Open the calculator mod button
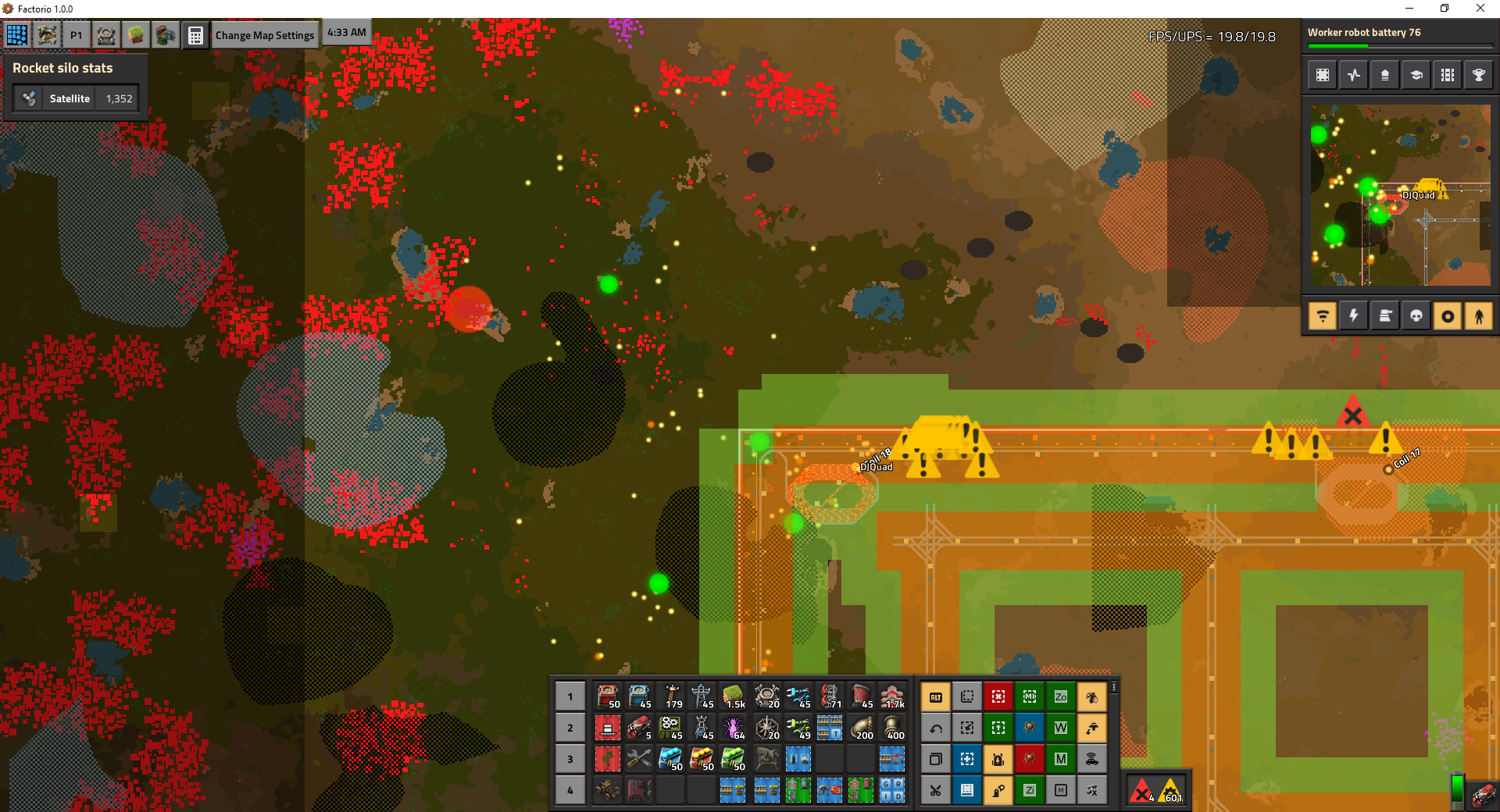 coord(195,35)
